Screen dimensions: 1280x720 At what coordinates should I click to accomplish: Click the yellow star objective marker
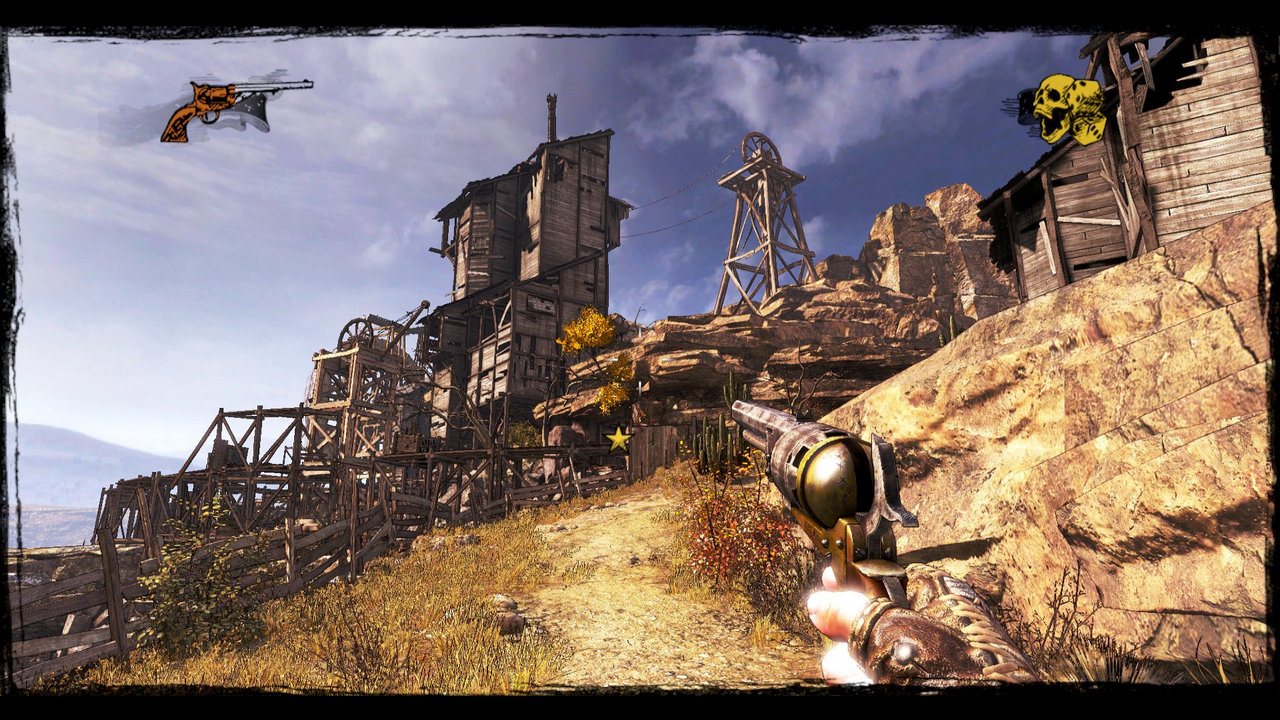pyautogui.click(x=619, y=438)
